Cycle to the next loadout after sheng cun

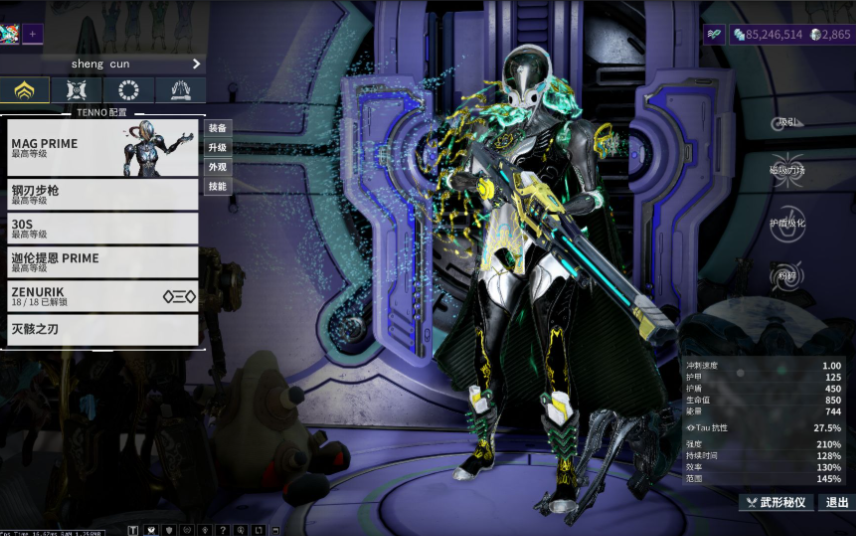click(196, 64)
